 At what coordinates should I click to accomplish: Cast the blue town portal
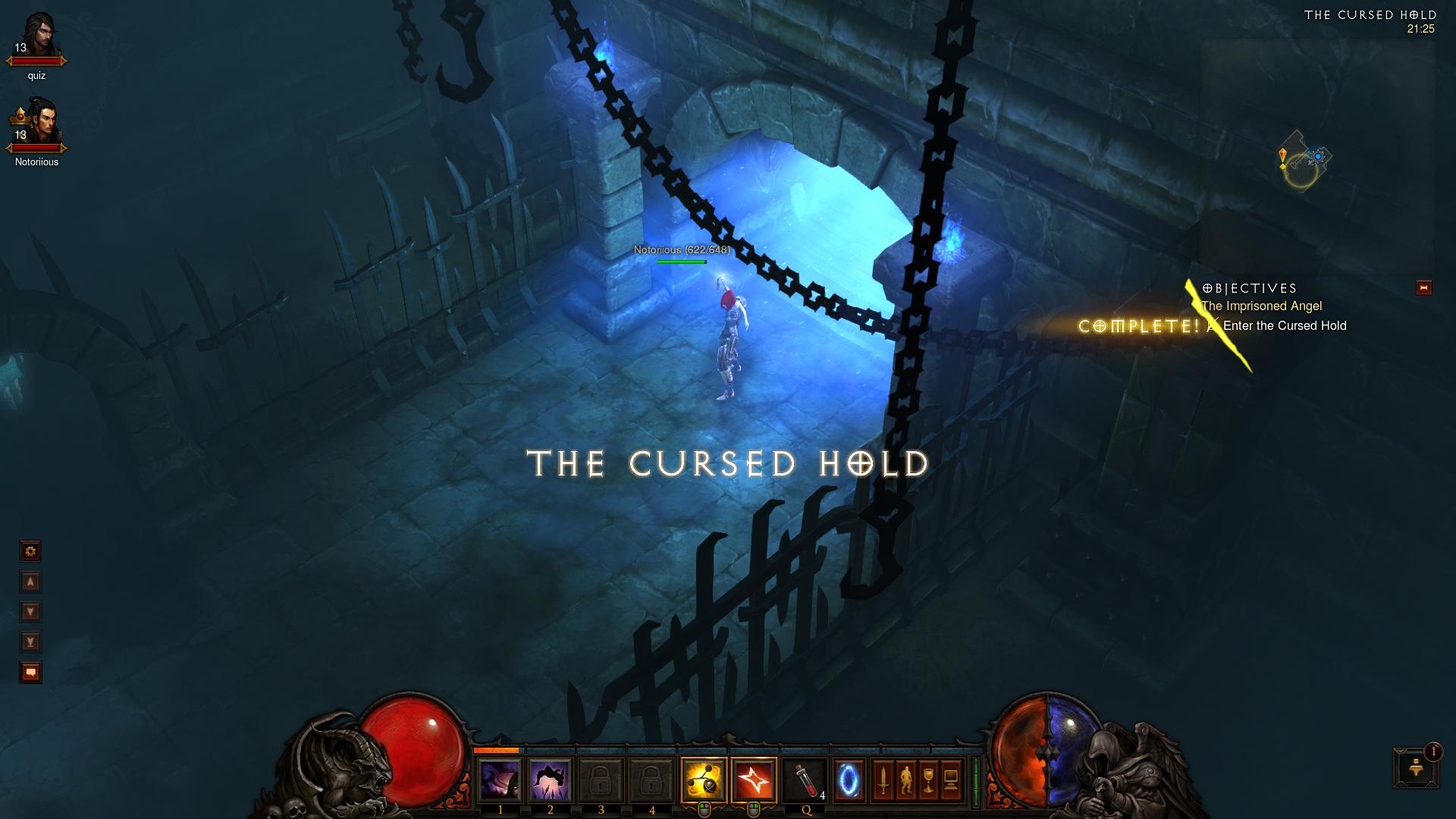point(849,781)
